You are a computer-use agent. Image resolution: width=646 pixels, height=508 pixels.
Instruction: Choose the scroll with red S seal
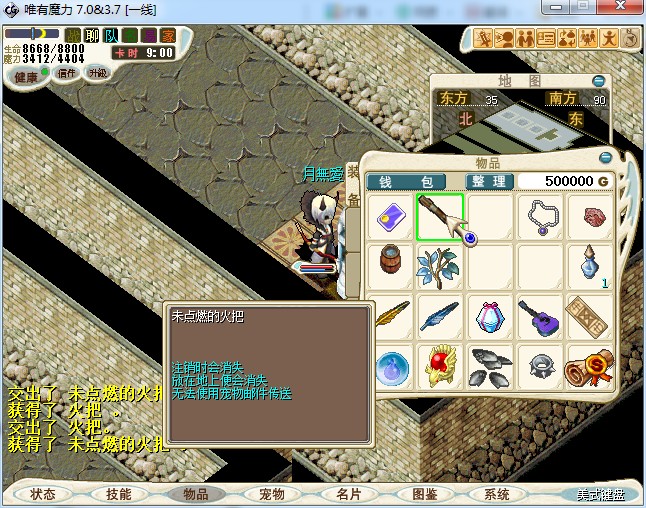coord(590,368)
